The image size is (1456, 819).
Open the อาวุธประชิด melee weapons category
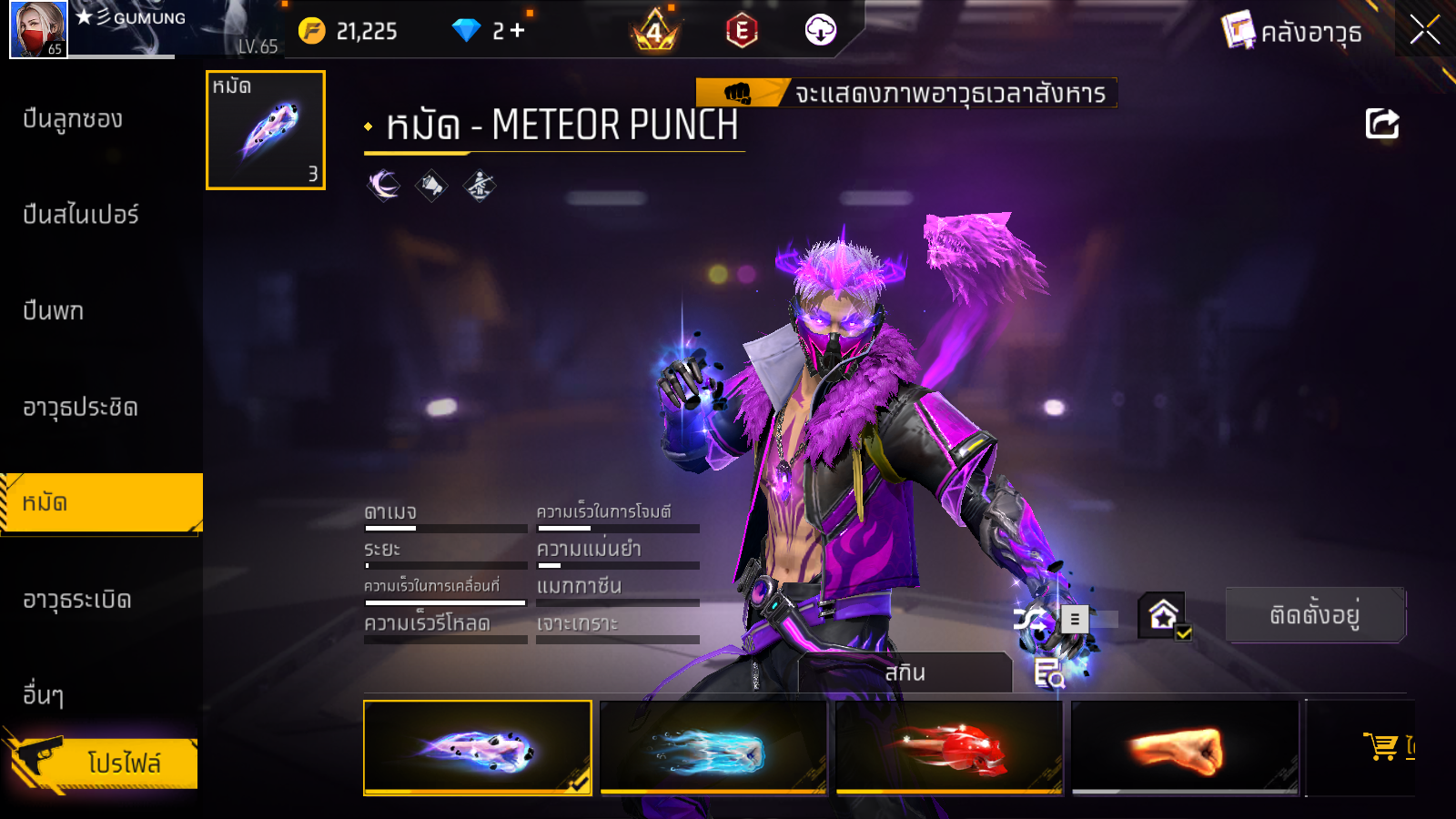[81, 407]
